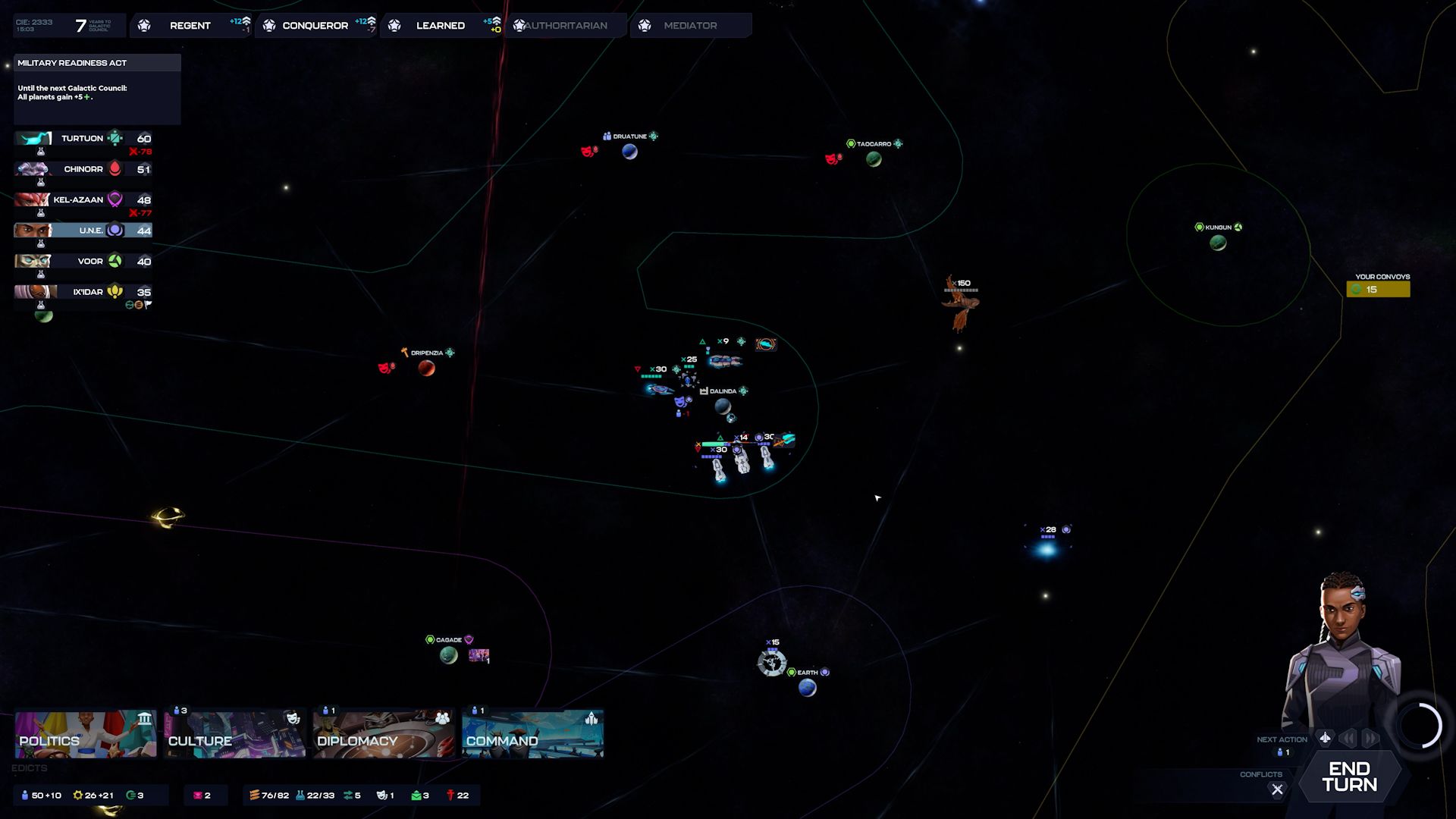The image size is (1456, 819).
Task: Open the Command panel
Action: pos(532,734)
